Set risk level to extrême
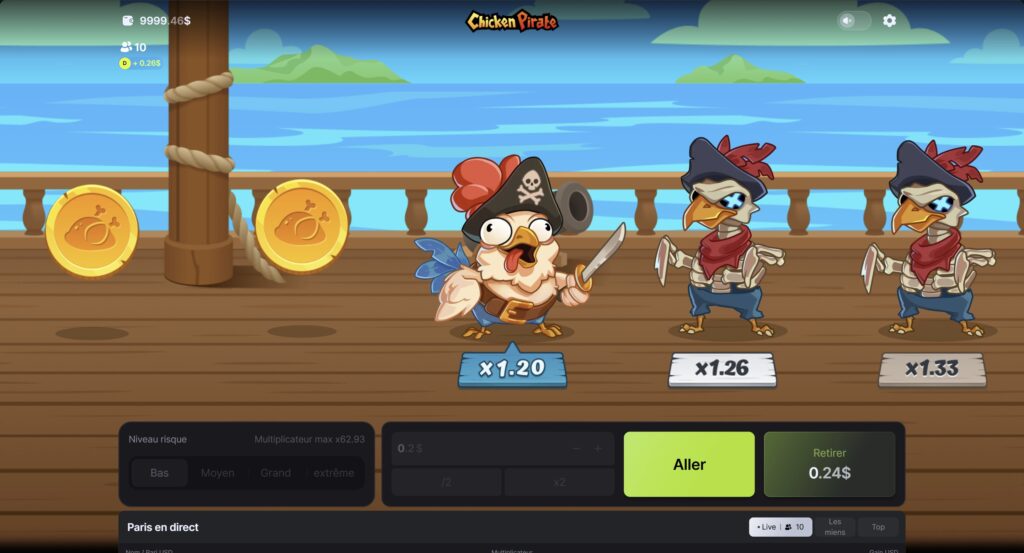1024x553 pixels. (333, 473)
